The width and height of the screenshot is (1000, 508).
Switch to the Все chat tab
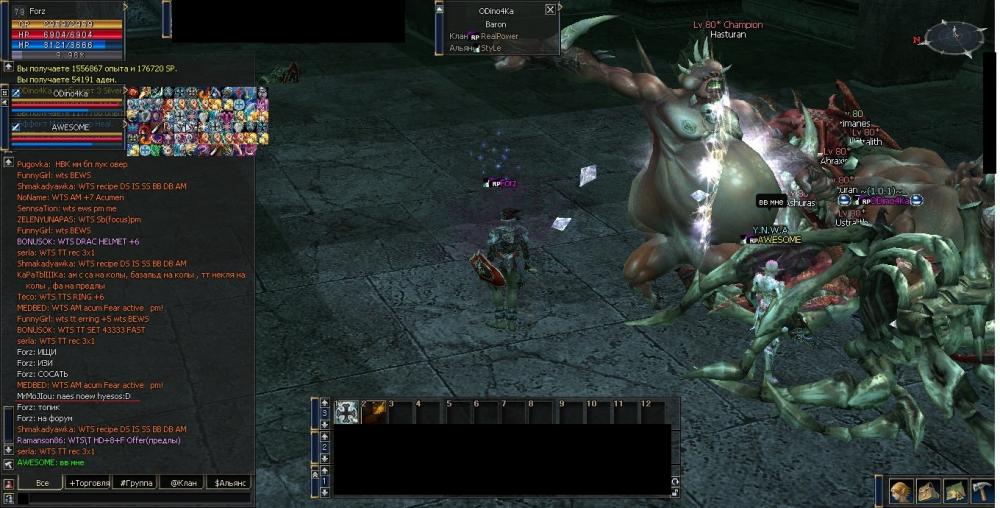pos(42,483)
